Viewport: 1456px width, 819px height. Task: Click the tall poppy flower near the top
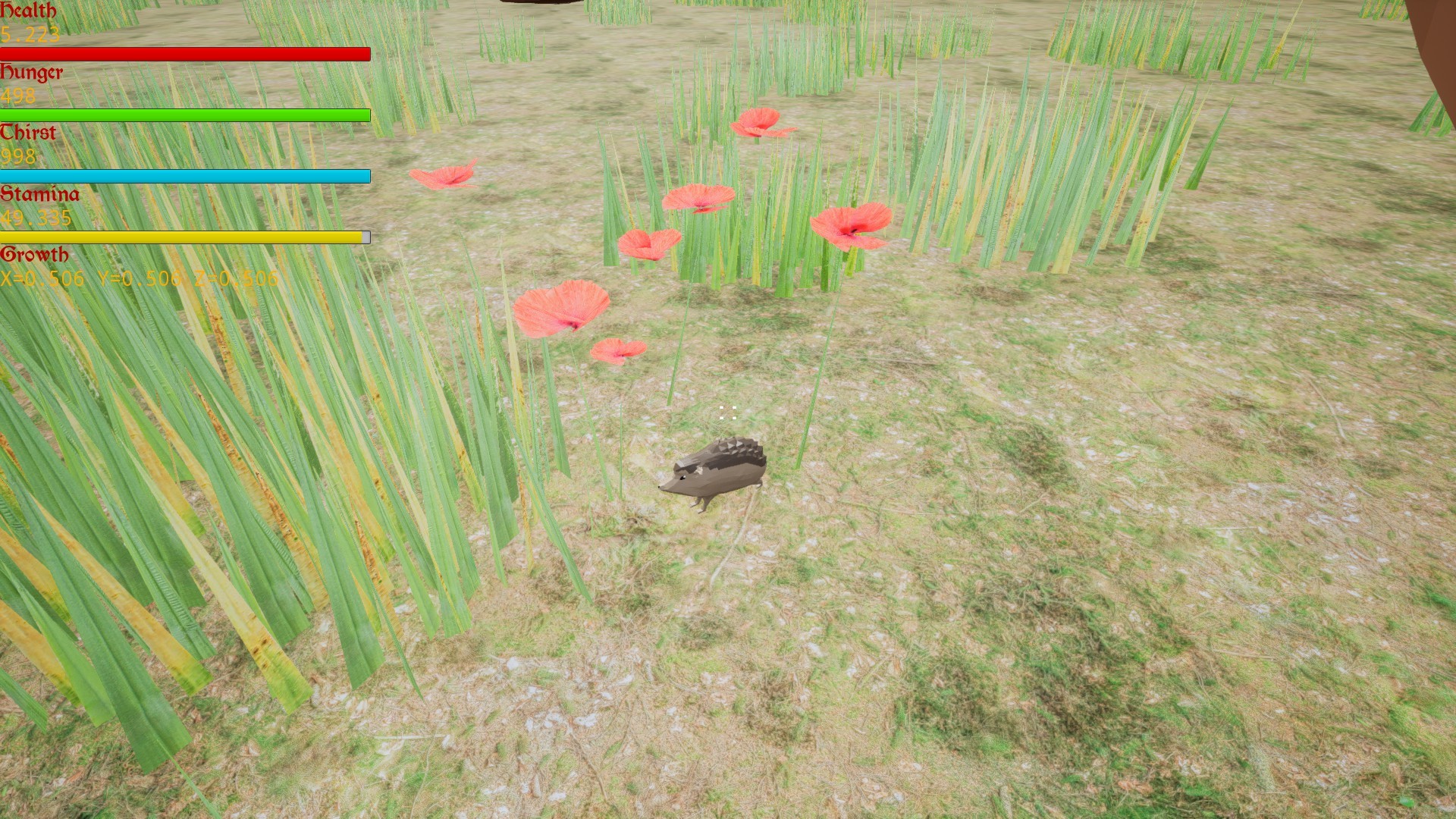point(758,123)
